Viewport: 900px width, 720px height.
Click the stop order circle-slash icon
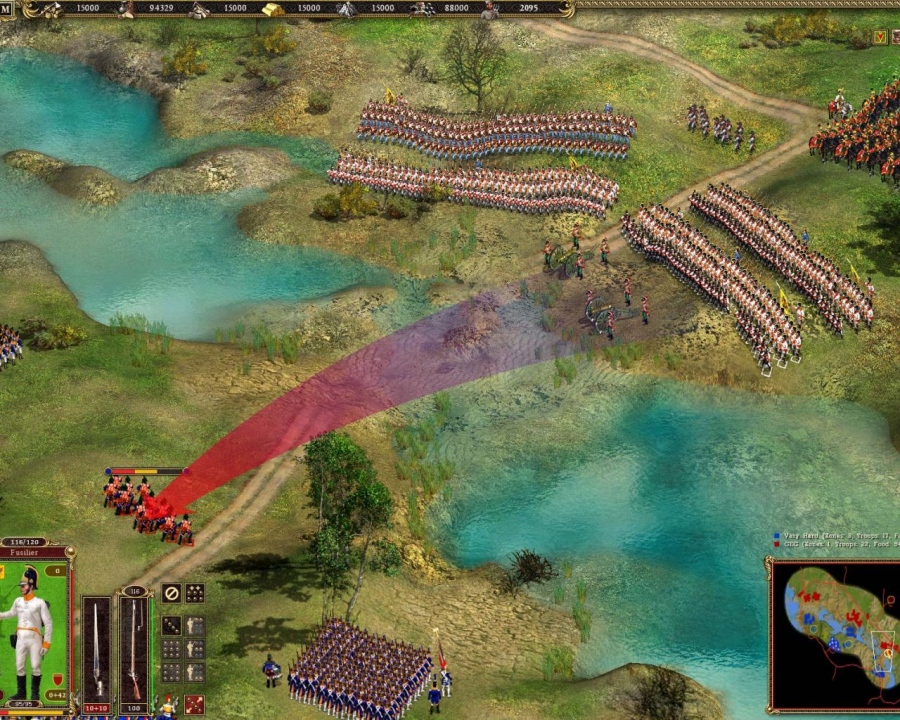pos(171,593)
